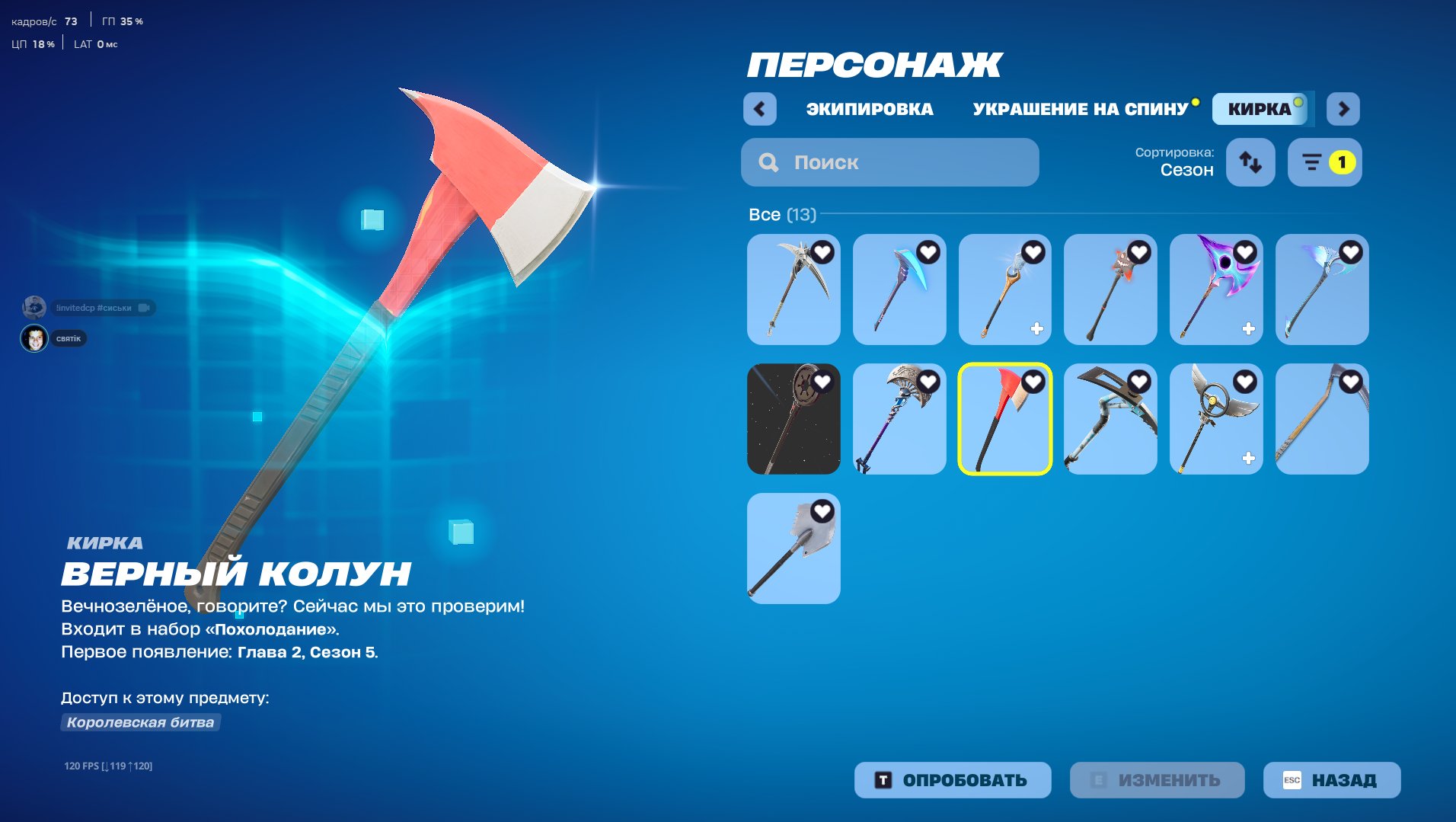Favorite the currently selected red axe
This screenshot has height=822, width=1456.
(x=1033, y=382)
